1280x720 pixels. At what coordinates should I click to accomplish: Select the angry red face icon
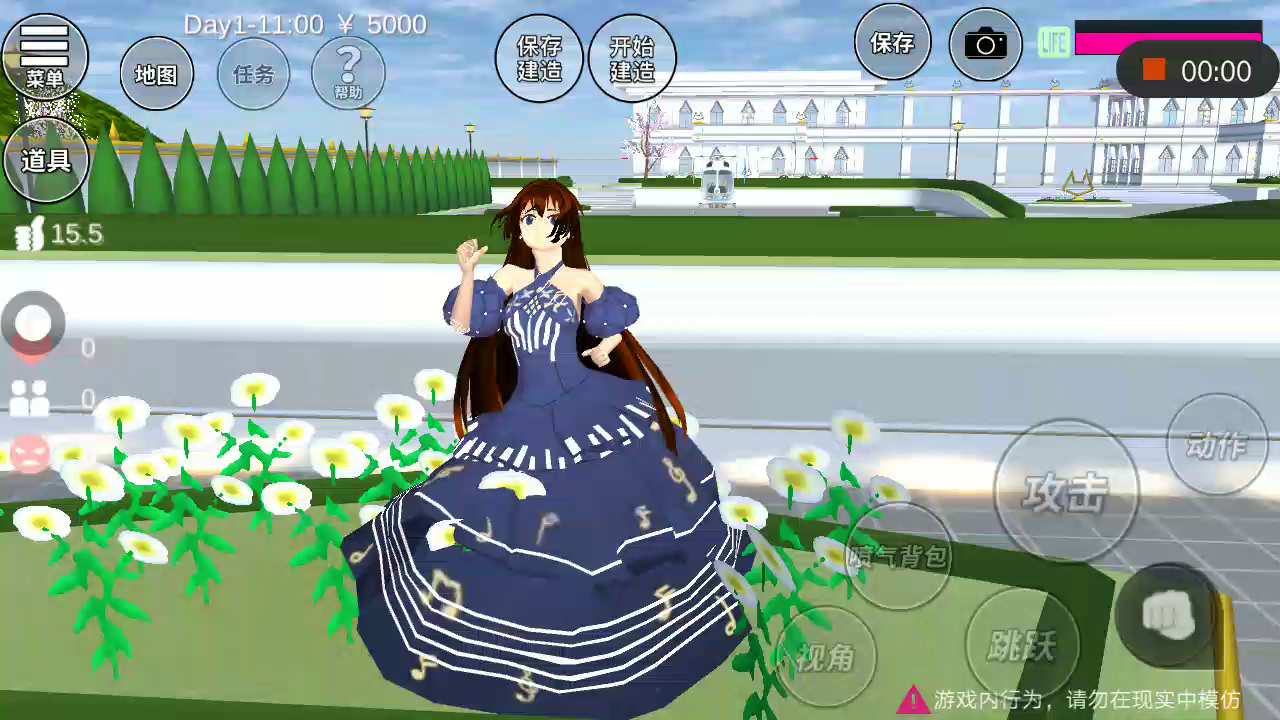[30, 454]
